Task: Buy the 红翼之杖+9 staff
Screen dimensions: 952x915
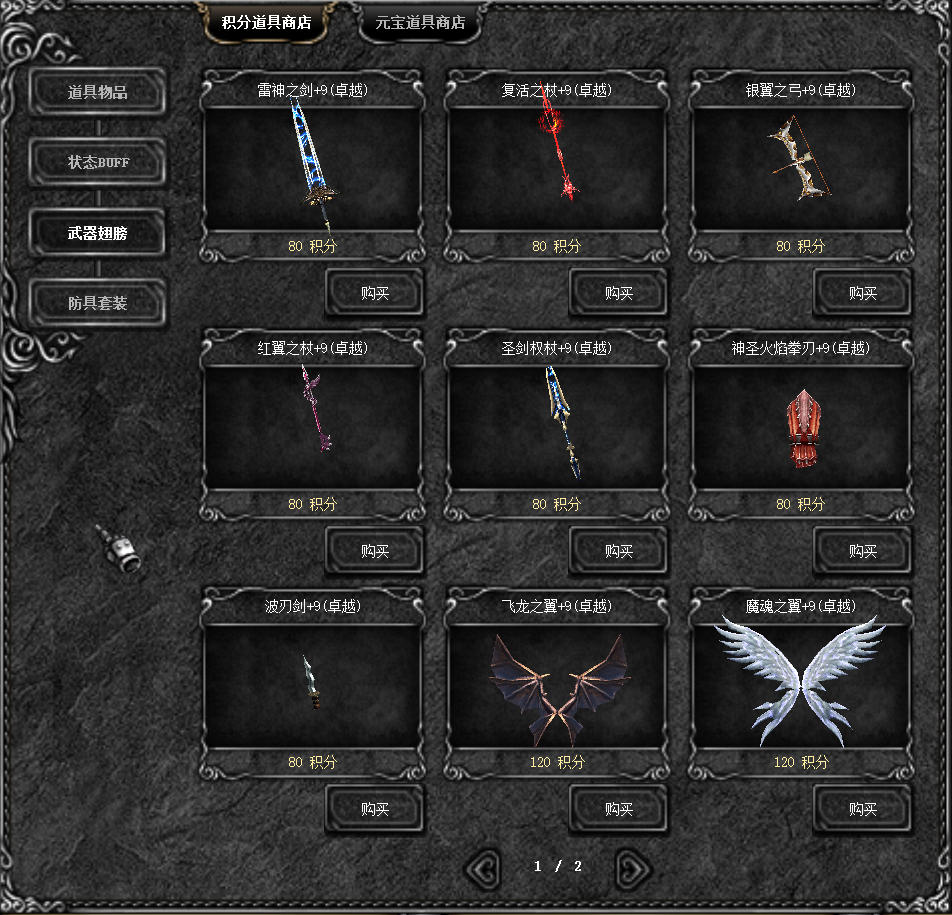Action: click(375, 551)
